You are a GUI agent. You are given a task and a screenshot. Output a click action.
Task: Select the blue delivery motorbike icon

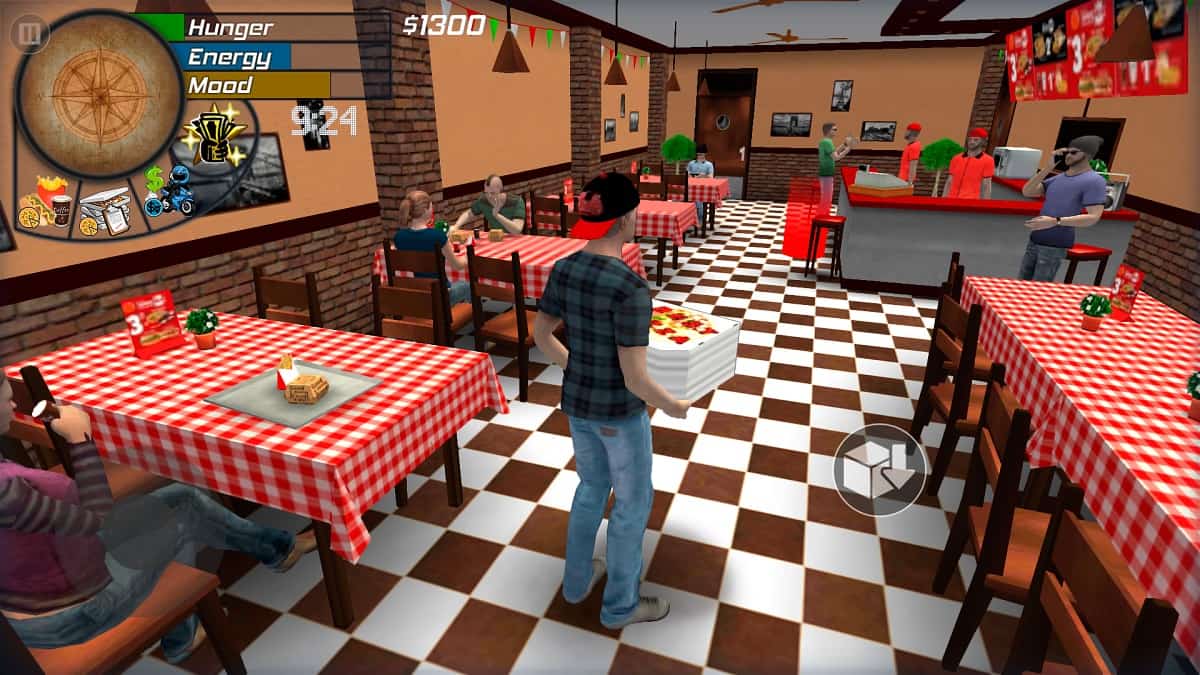click(167, 195)
